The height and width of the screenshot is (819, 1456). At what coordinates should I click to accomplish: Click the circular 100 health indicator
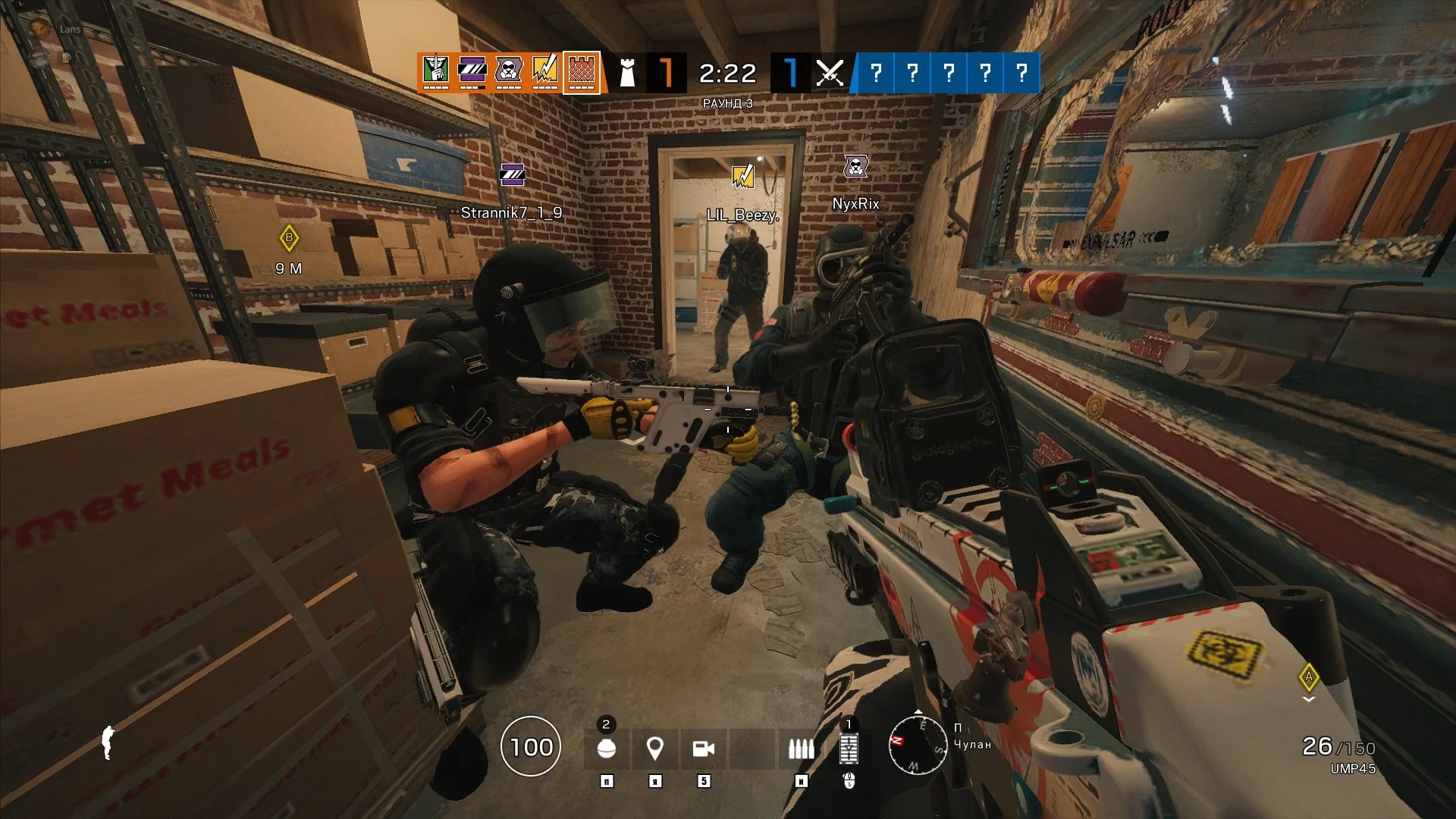pos(532,748)
